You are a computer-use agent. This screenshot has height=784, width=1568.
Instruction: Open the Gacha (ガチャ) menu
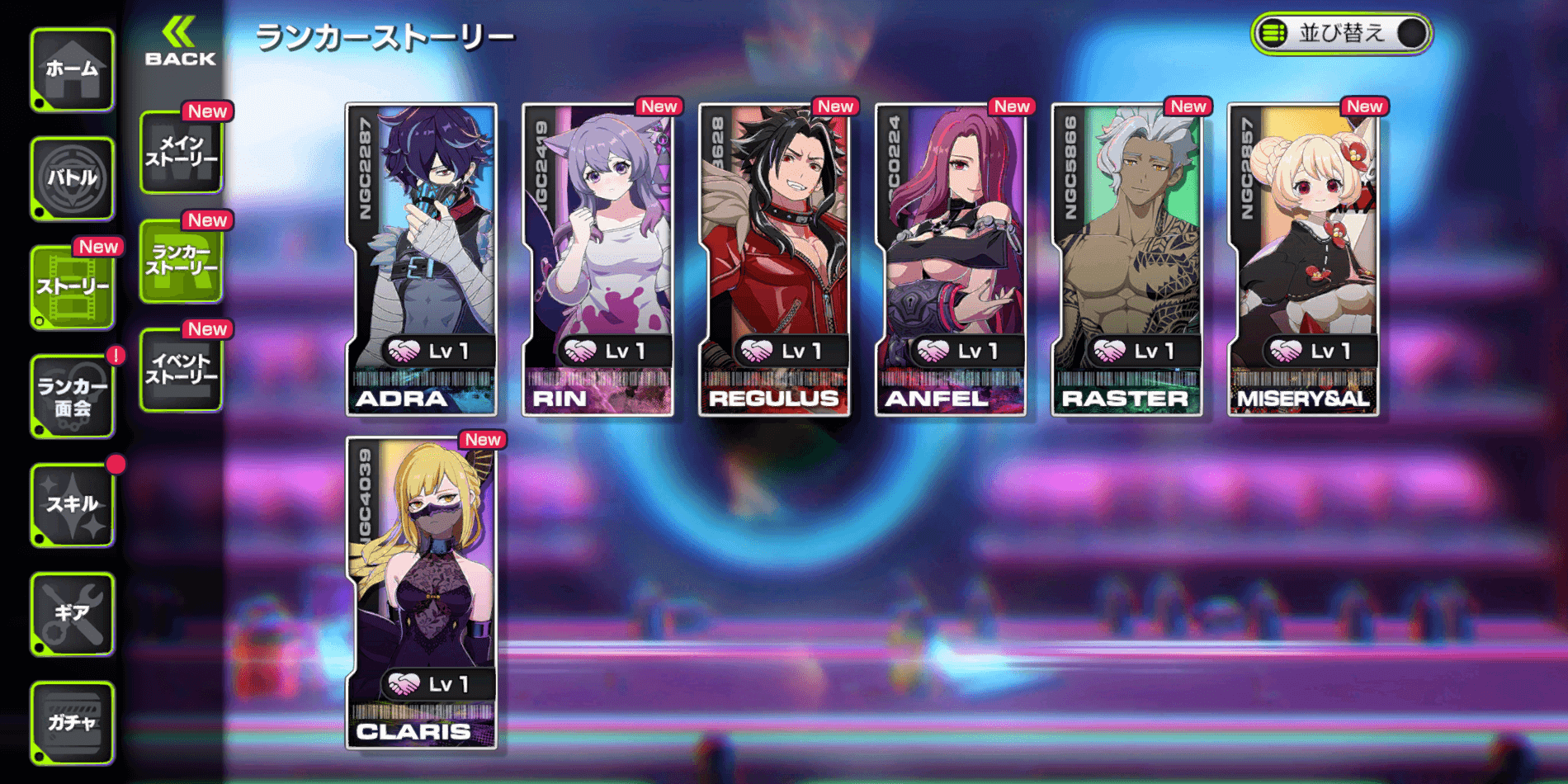(73, 723)
